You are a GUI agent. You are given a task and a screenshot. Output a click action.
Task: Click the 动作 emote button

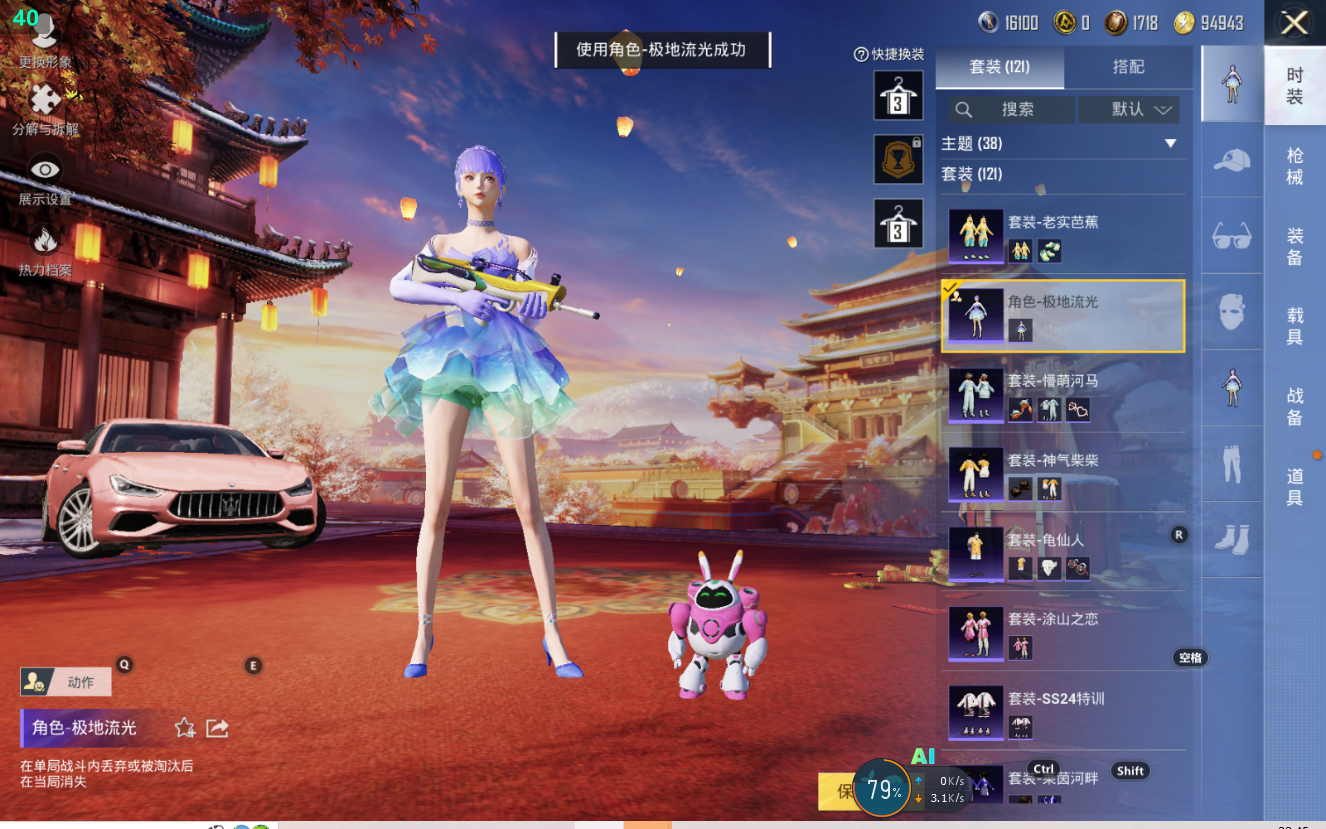click(67, 682)
